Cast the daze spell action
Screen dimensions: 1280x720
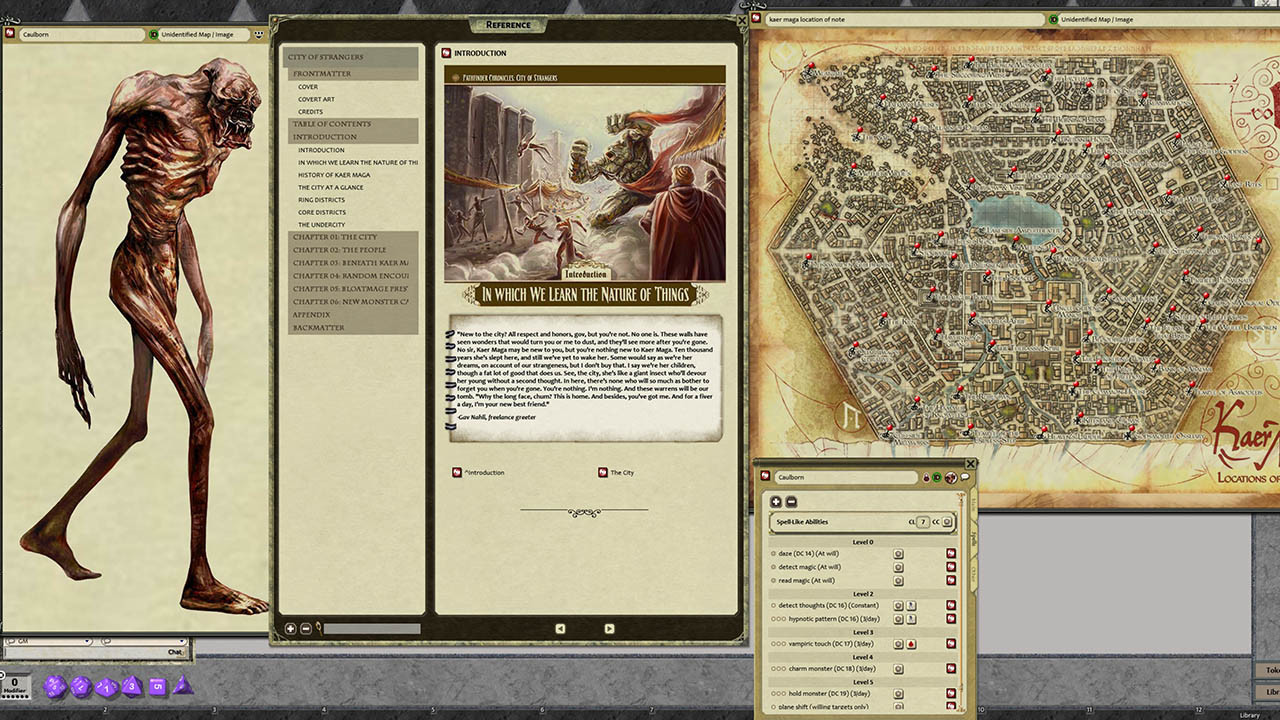point(898,554)
